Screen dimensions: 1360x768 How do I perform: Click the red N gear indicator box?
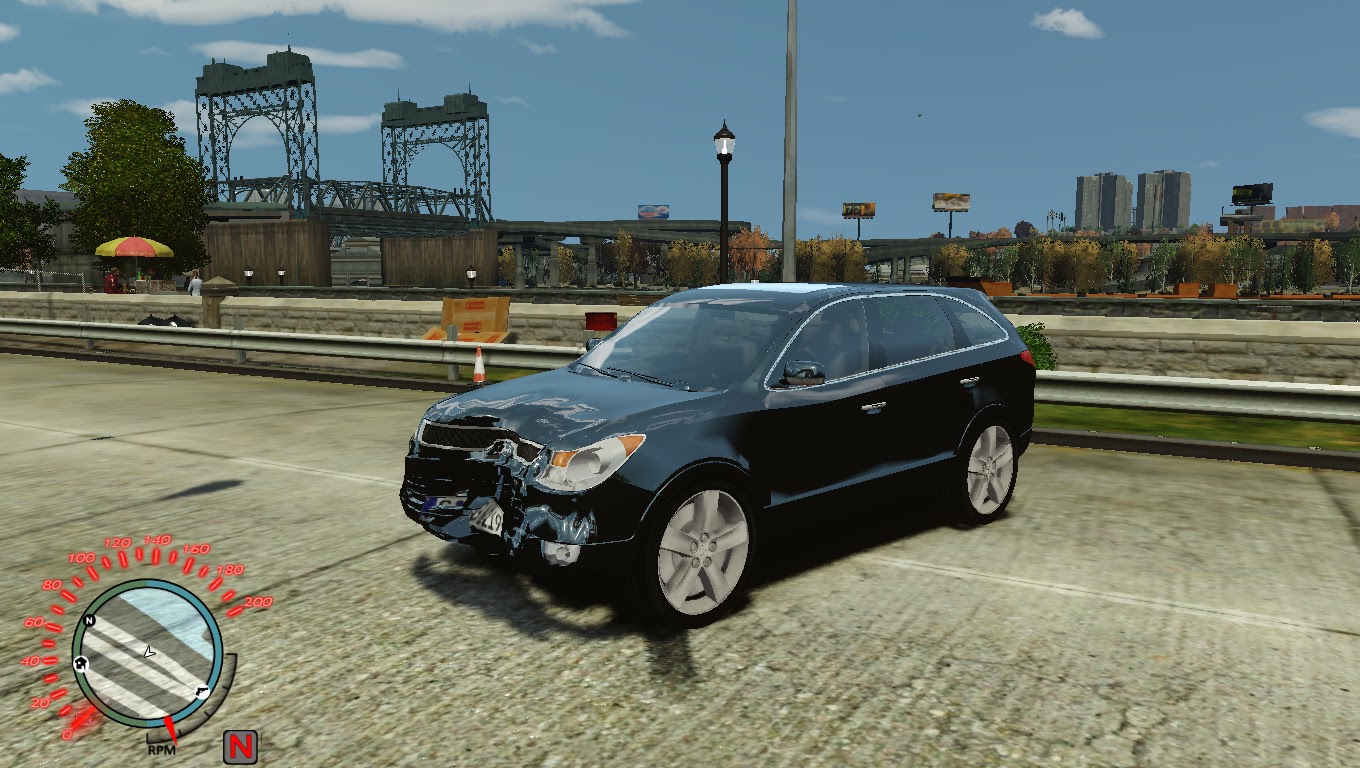[241, 744]
